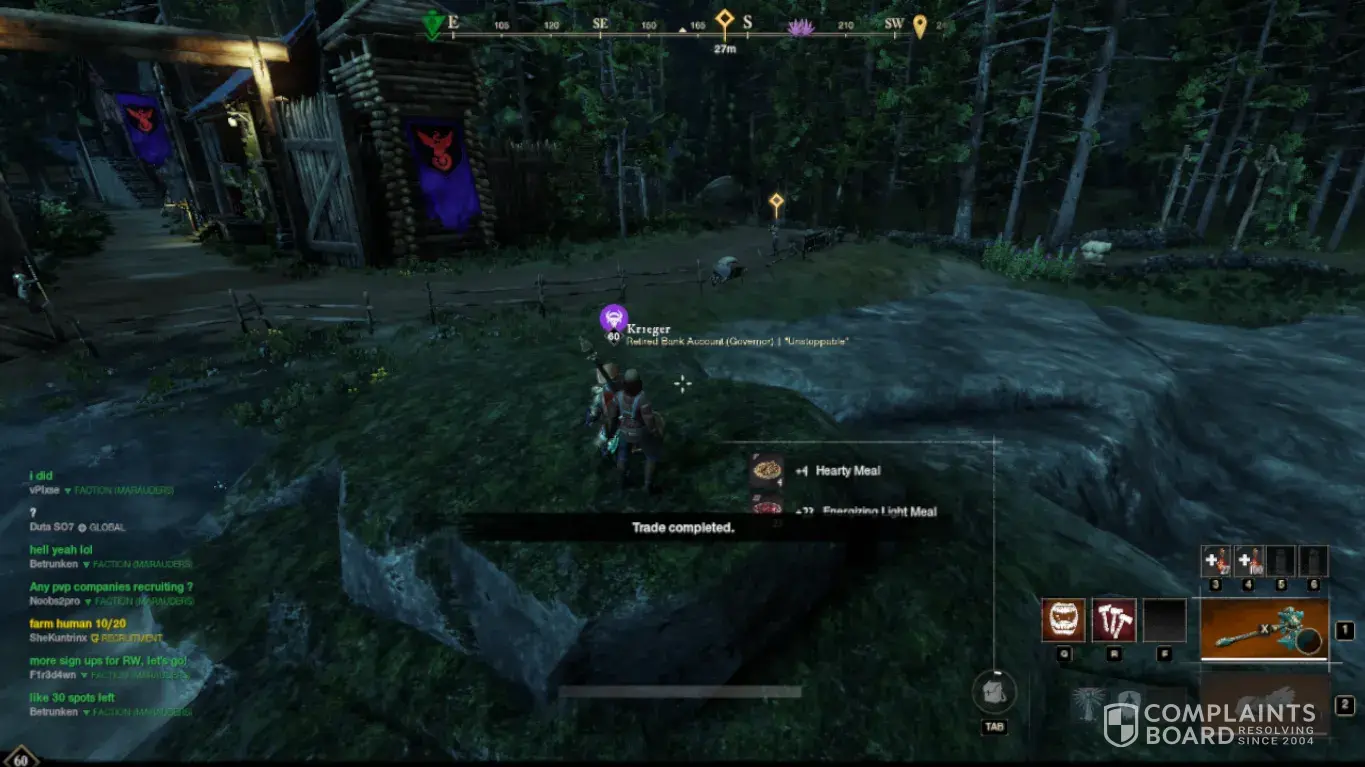Use the consumable with count 100
Viewport: 1365px width, 767px height.
point(1248,561)
